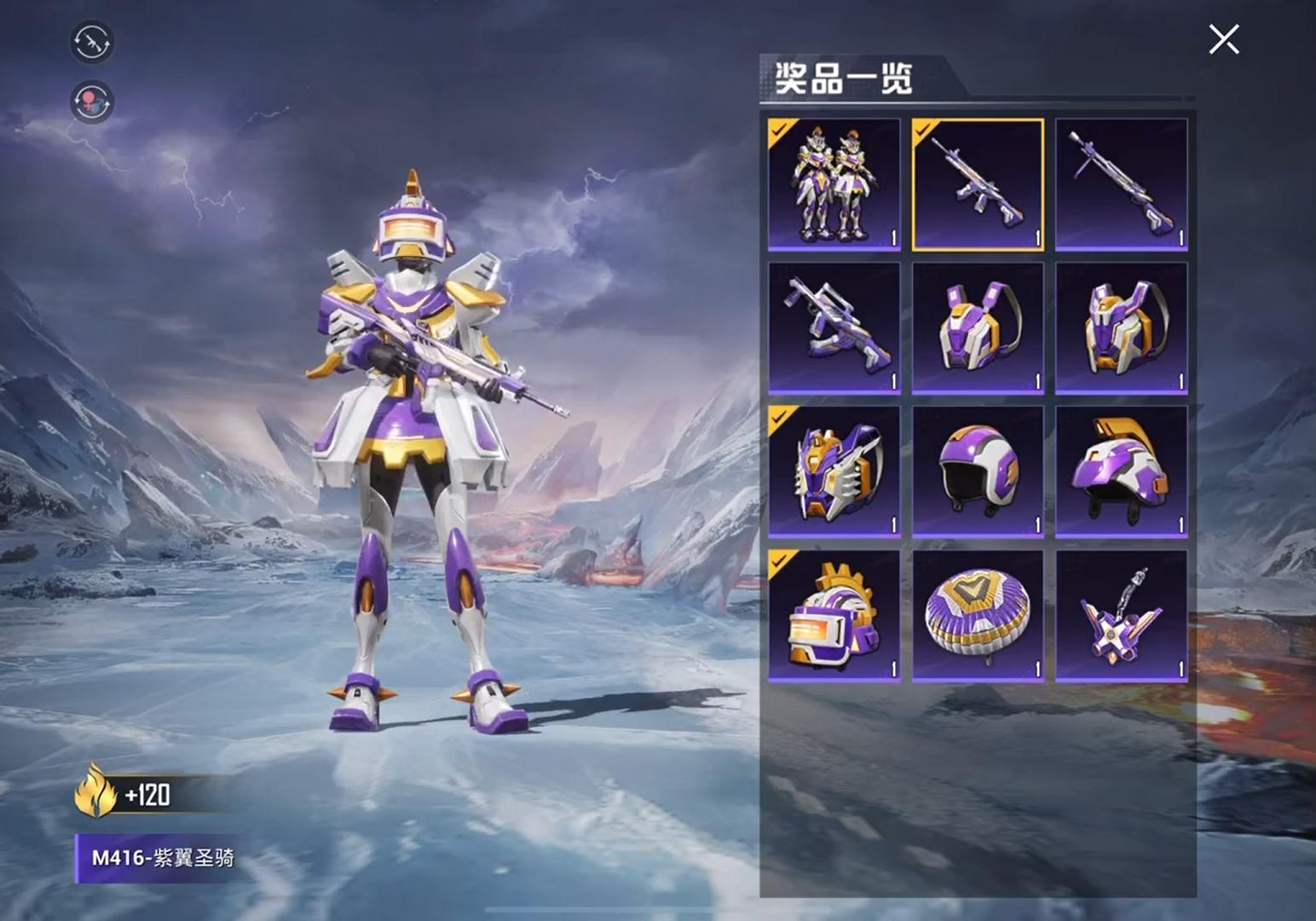Click the weapon rotation icon
The height and width of the screenshot is (921, 1316).
coord(91,42)
